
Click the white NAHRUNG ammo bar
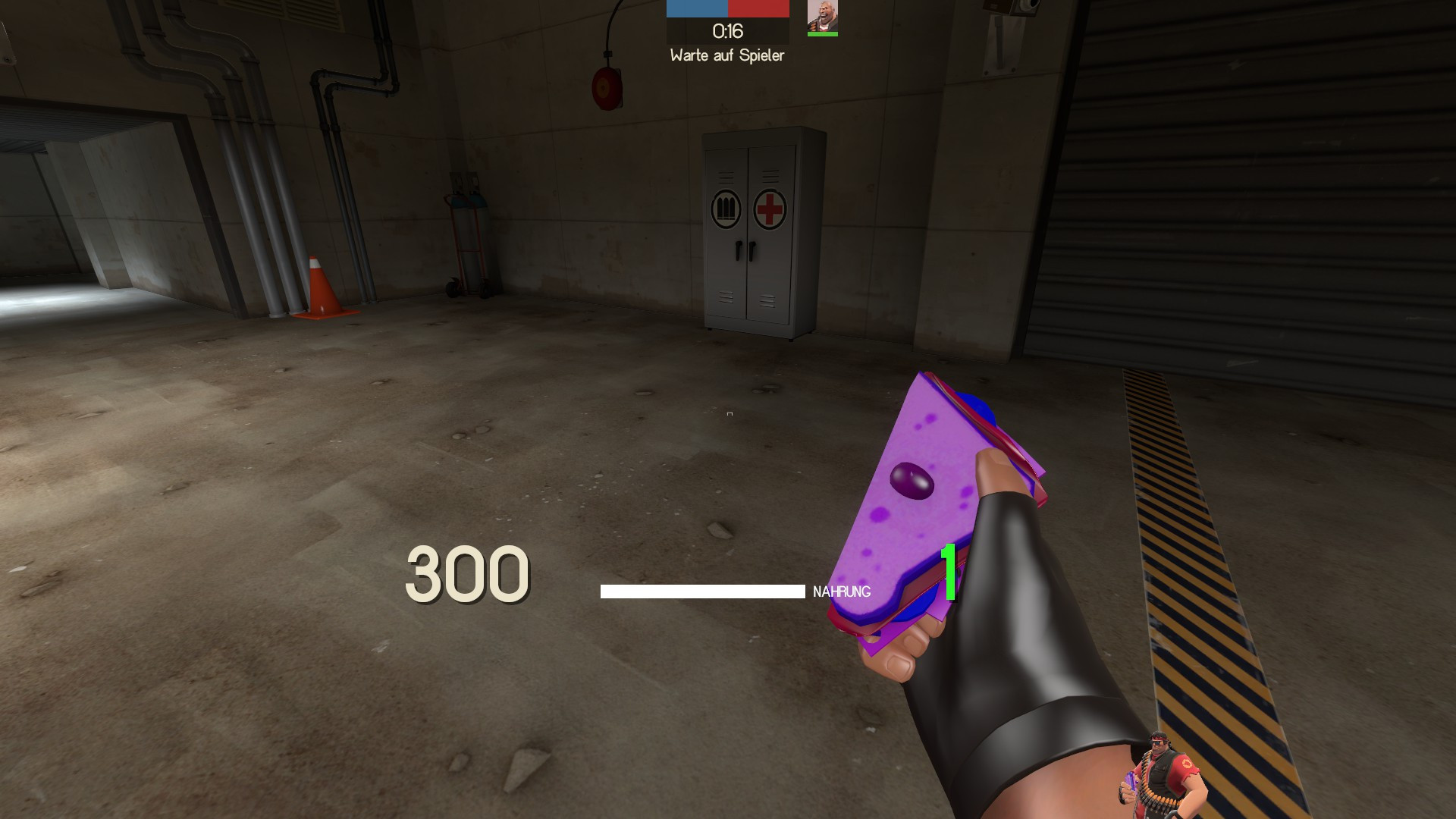(x=701, y=590)
